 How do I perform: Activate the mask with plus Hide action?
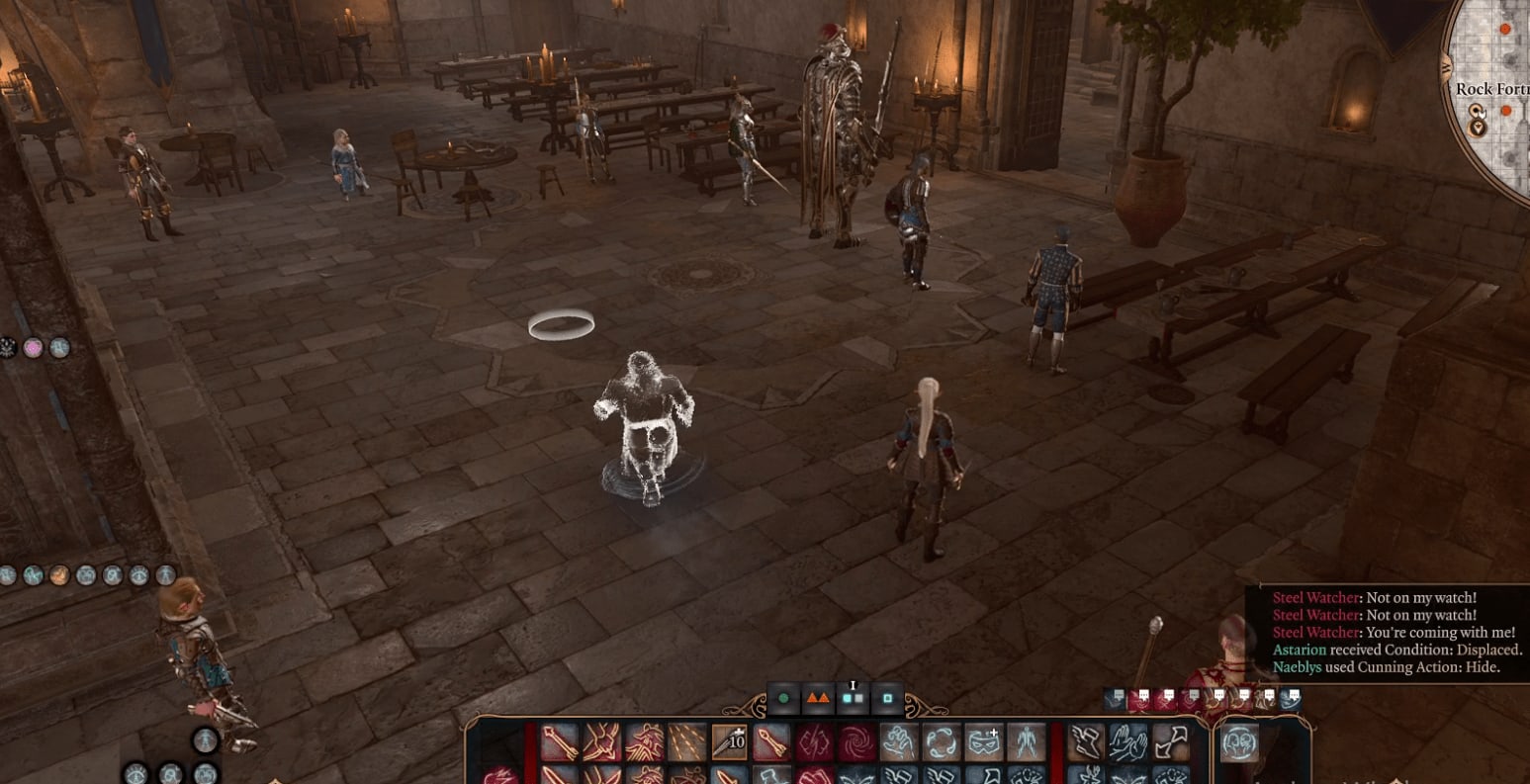pyautogui.click(x=984, y=741)
